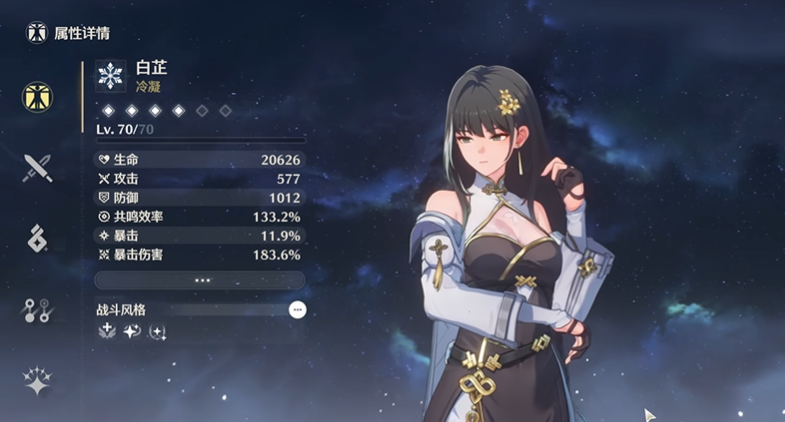This screenshot has width=785, height=422.
Task: Click the 属性详情 header icon
Action: tap(37, 33)
